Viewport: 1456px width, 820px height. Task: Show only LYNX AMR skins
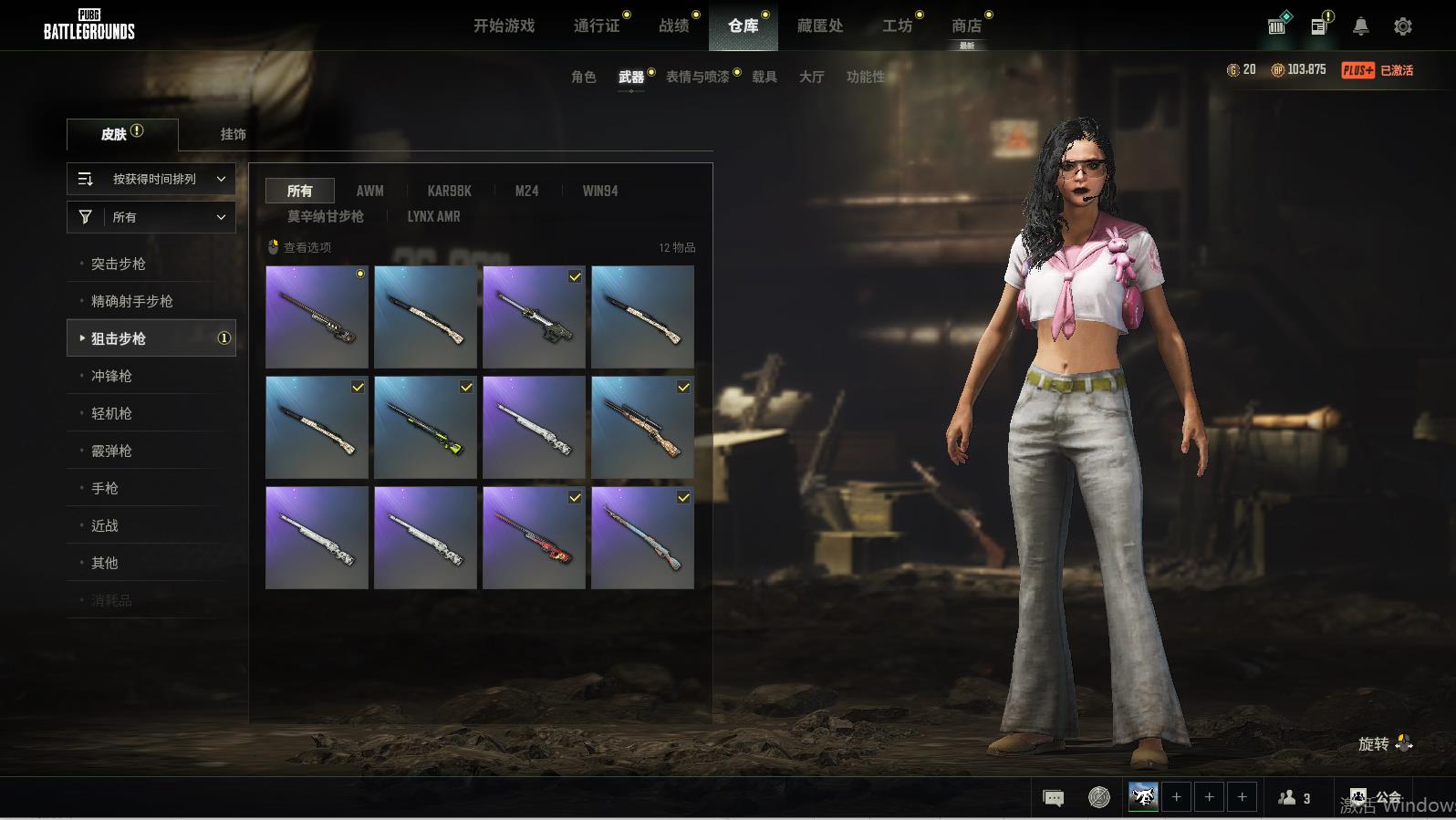tap(433, 216)
